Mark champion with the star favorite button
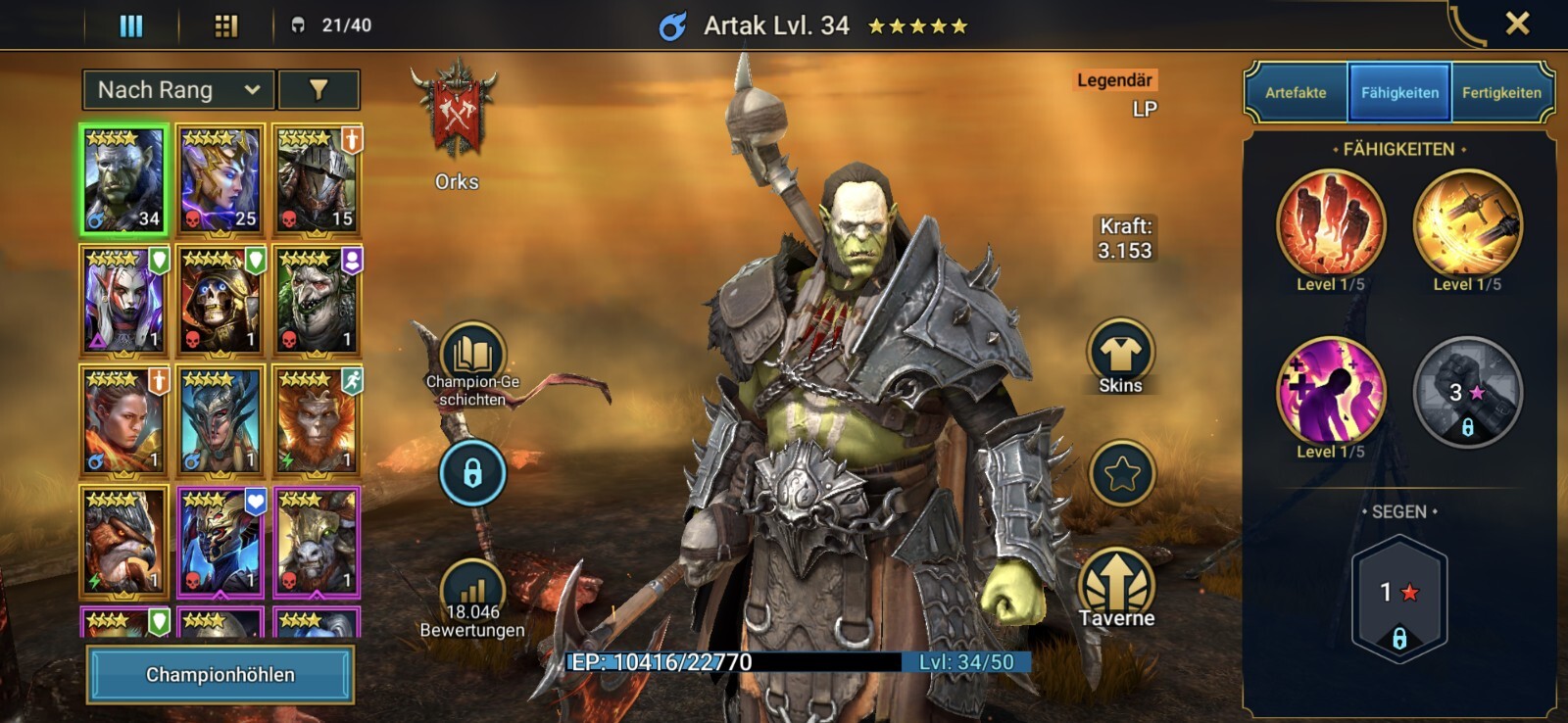 (x=1122, y=474)
